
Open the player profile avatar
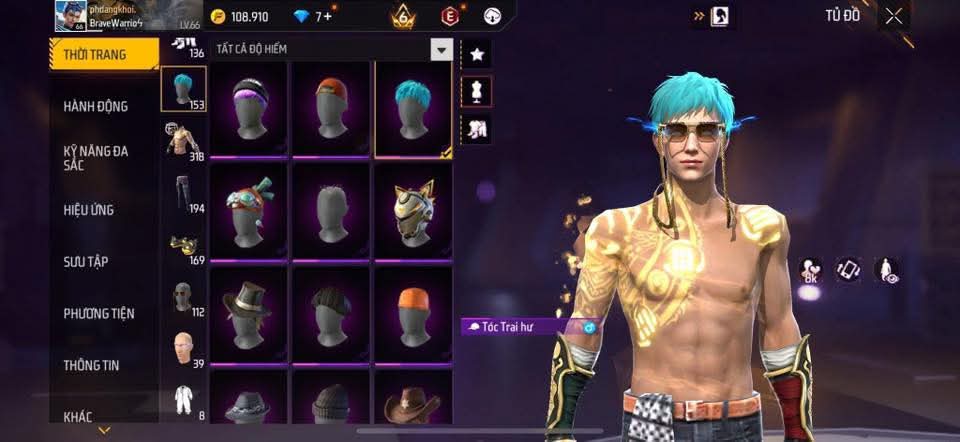coord(70,16)
